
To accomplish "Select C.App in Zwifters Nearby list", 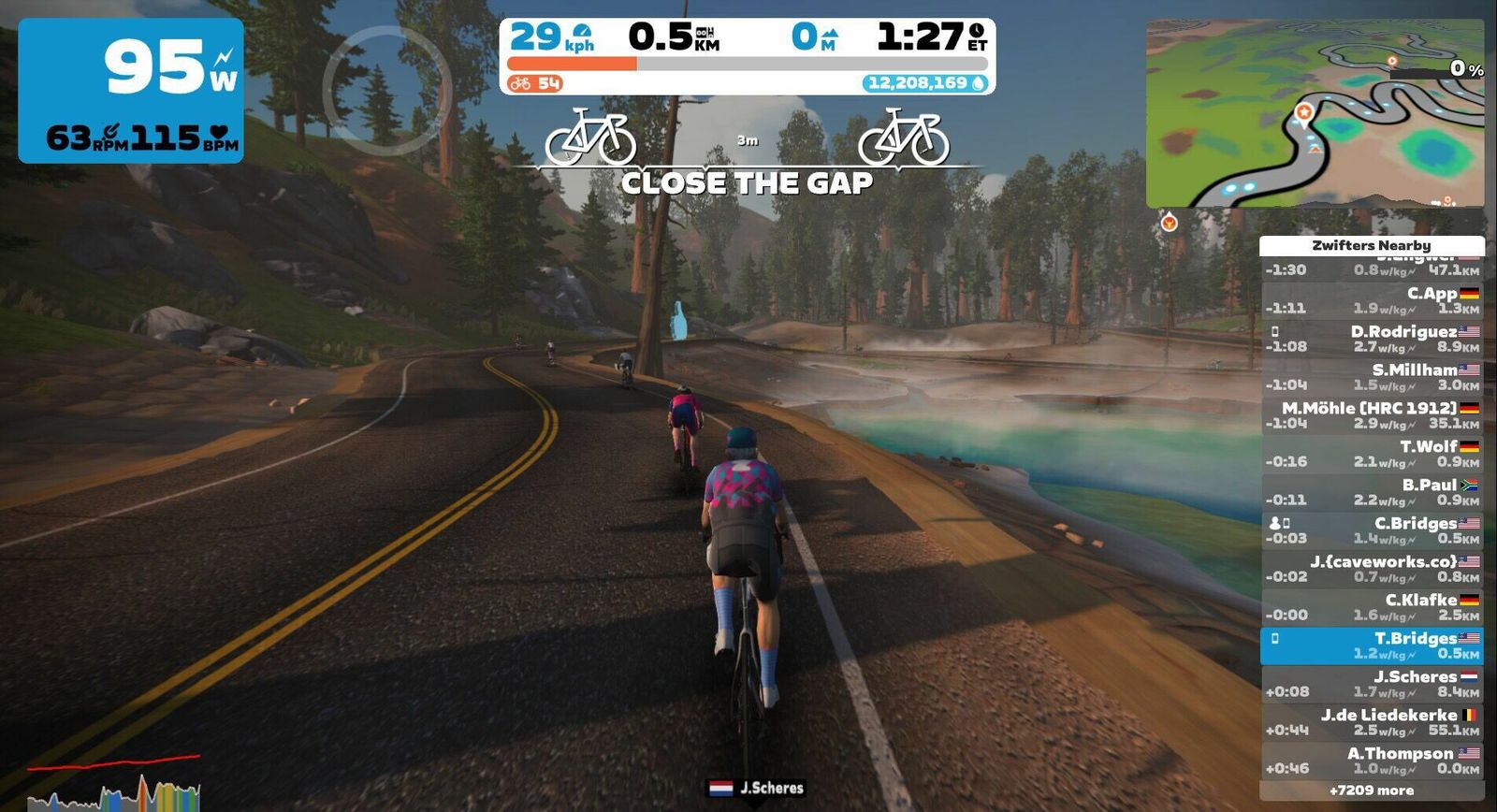I will pos(1372,300).
